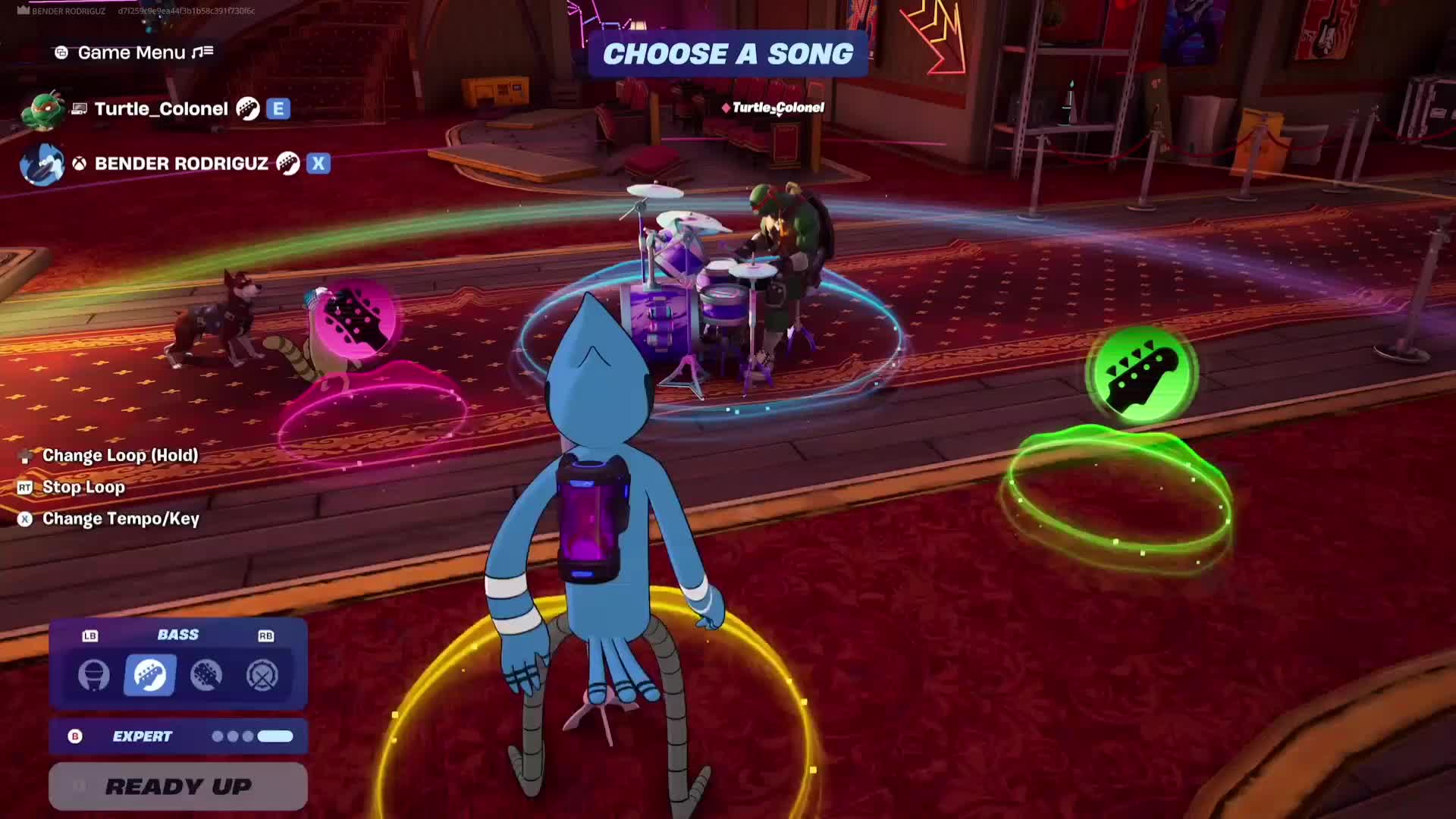Change the Expert difficulty setting
The image size is (1456, 819).
coord(178,736)
